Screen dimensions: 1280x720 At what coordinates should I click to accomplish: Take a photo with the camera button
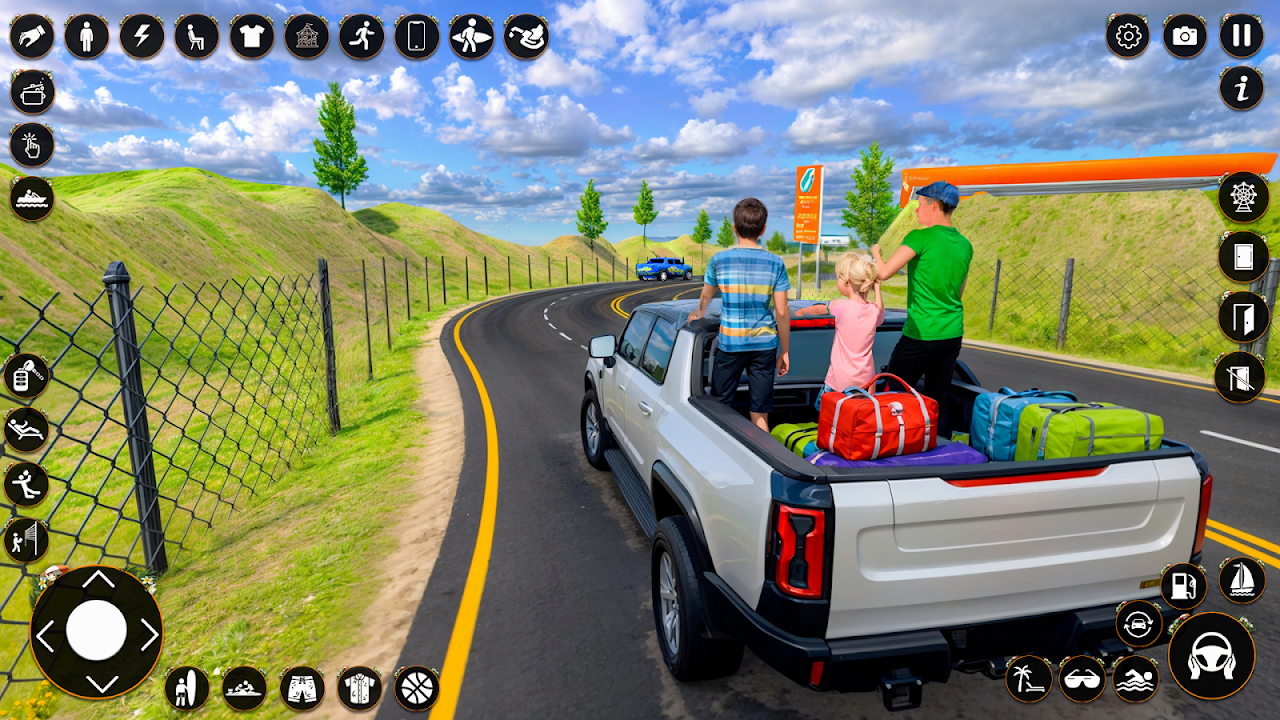pyautogui.click(x=1185, y=37)
